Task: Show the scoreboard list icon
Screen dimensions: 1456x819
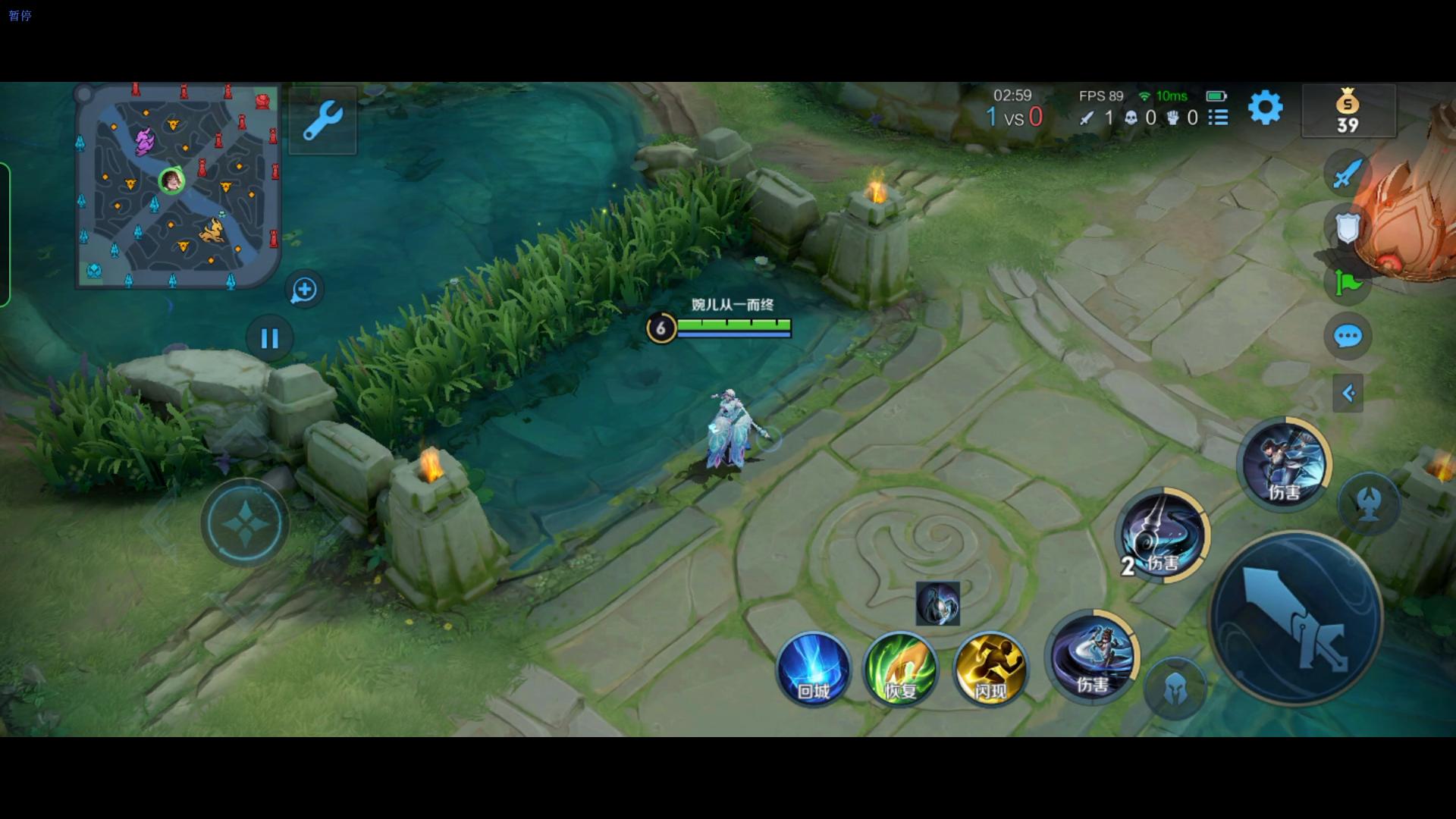Action: [x=1218, y=118]
